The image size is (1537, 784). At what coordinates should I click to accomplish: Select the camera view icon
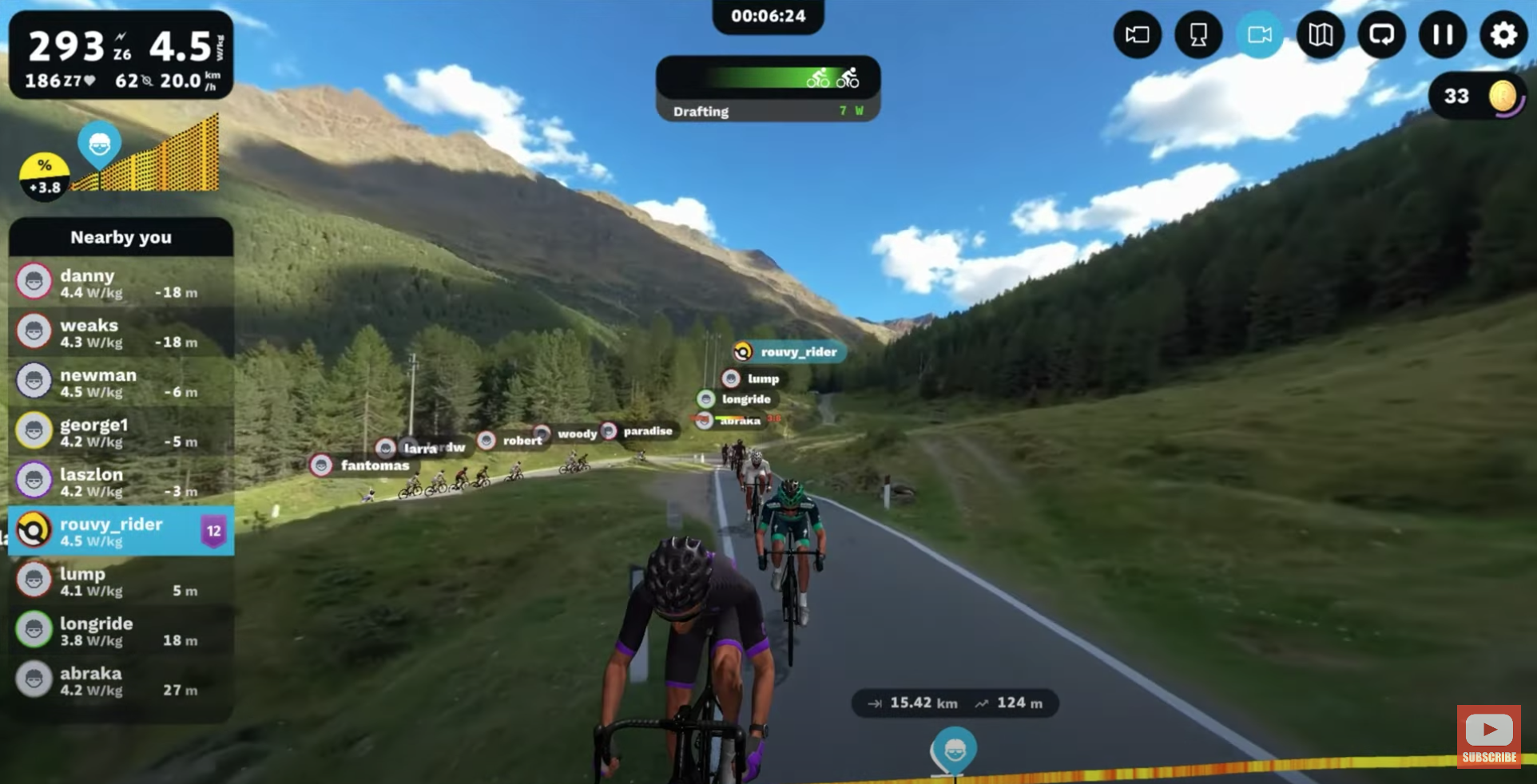point(1260,34)
